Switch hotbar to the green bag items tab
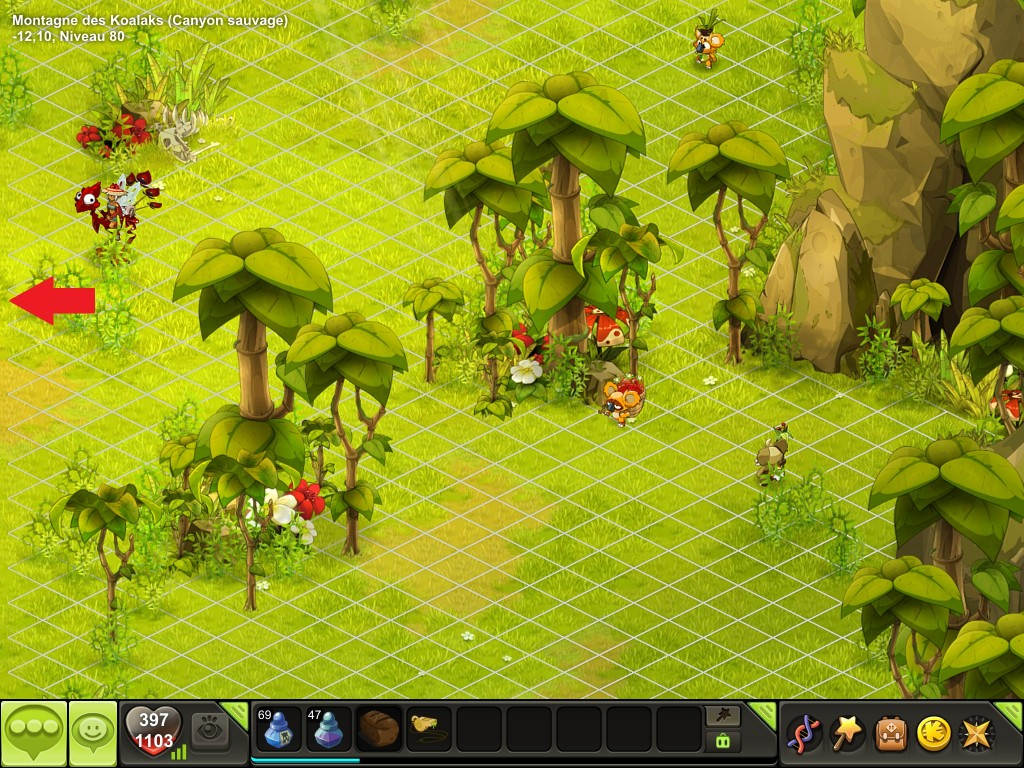 tap(723, 741)
